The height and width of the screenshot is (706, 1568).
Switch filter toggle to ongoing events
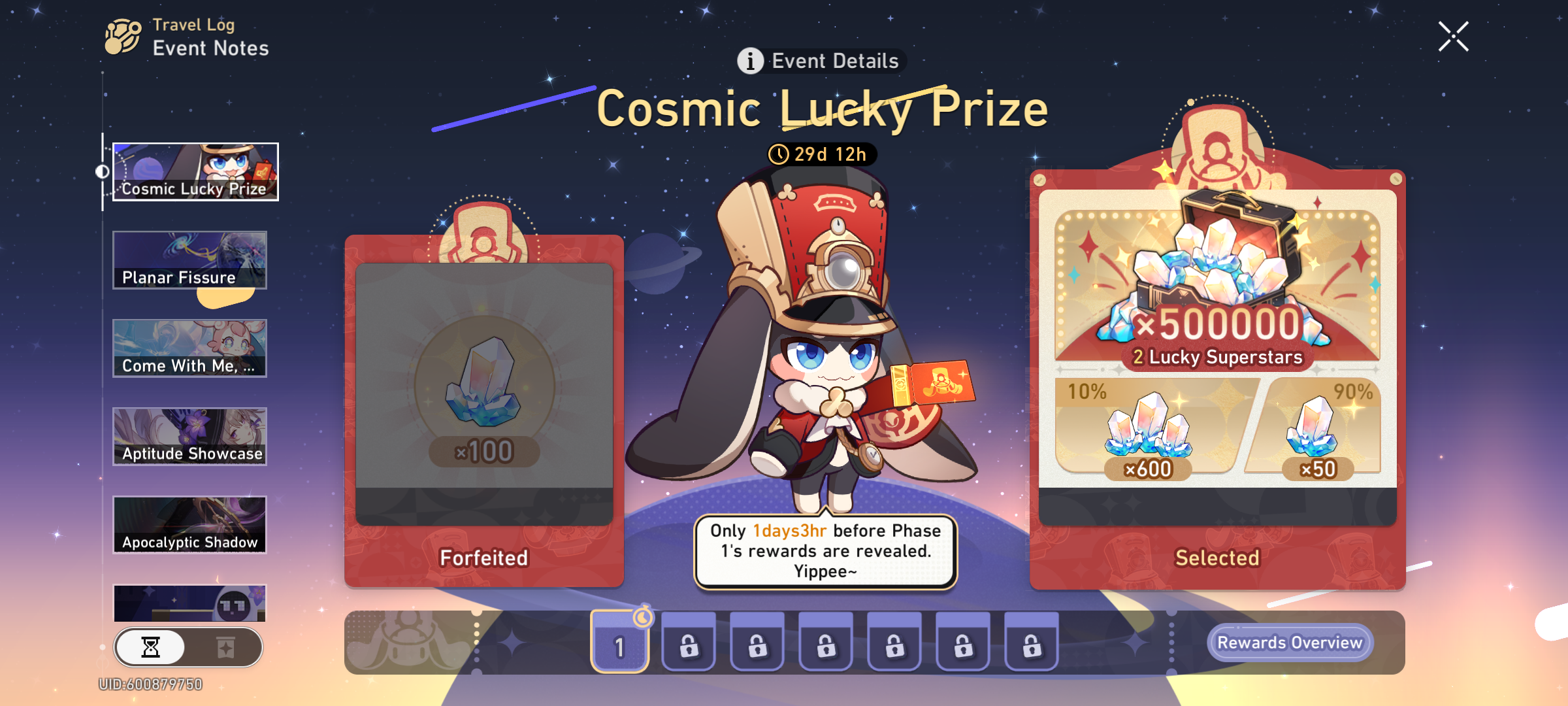(x=152, y=647)
